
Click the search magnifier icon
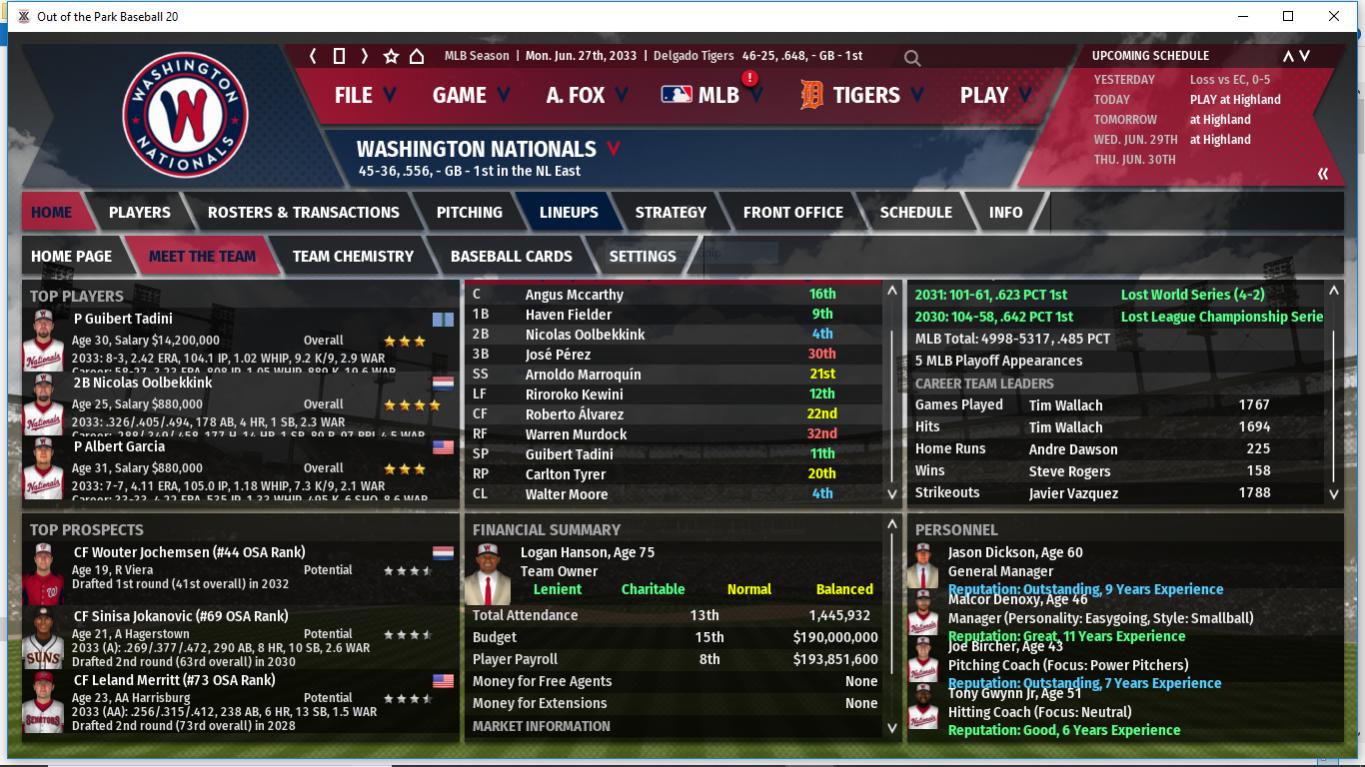point(912,58)
